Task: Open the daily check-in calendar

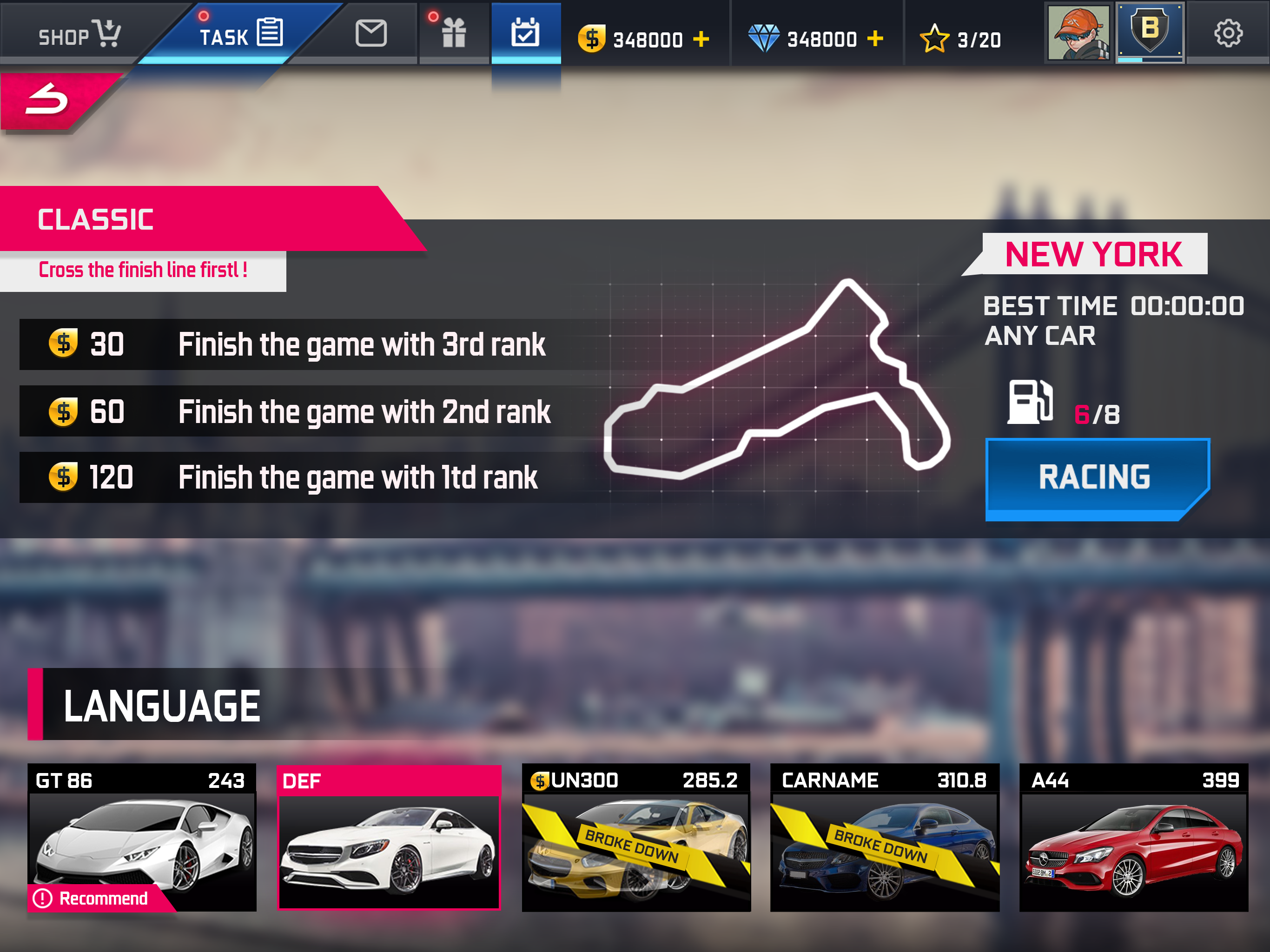Action: pyautogui.click(x=525, y=33)
